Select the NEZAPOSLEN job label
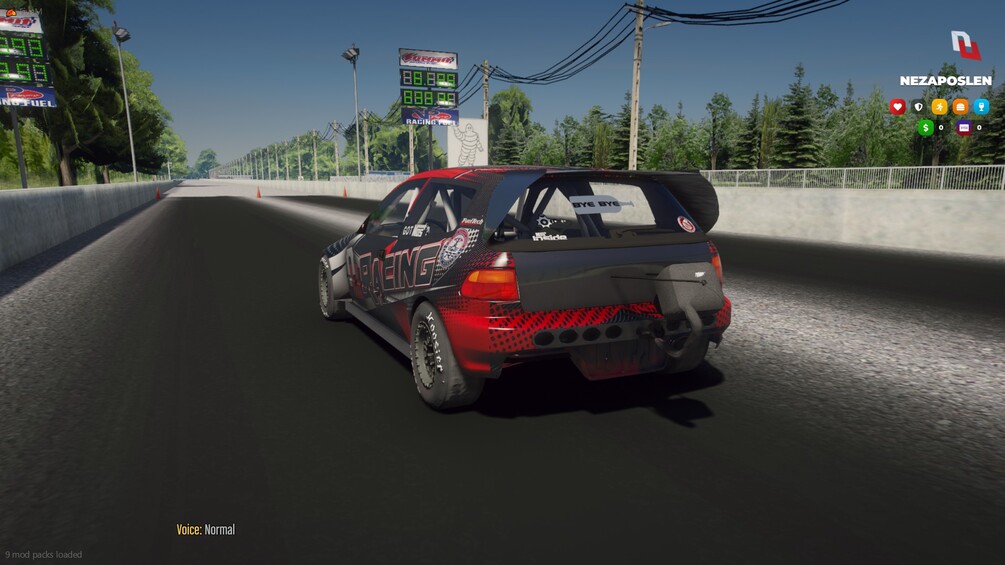Screen dimensions: 1005x565 [945, 81]
